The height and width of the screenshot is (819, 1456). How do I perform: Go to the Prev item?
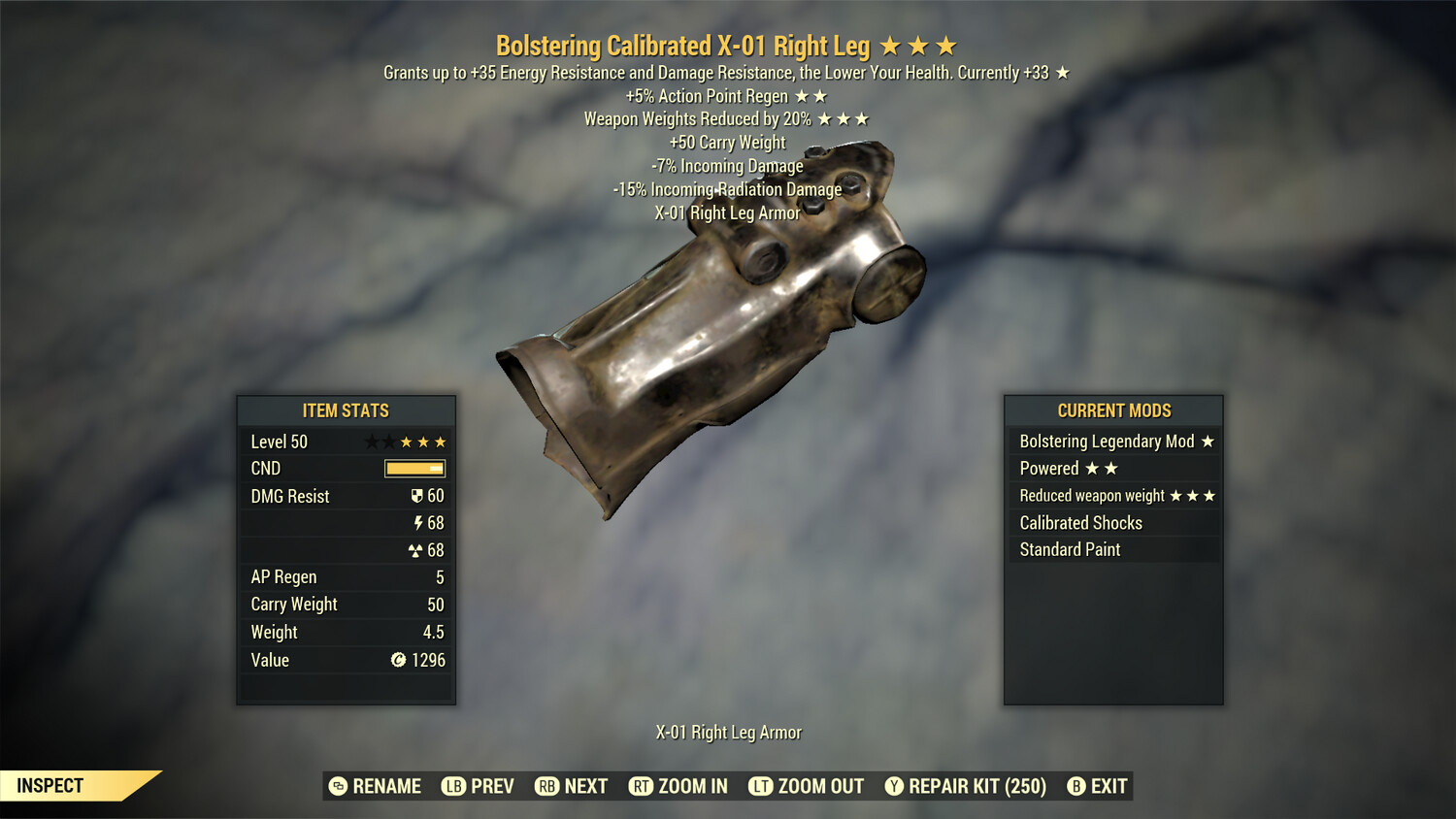pos(479,786)
